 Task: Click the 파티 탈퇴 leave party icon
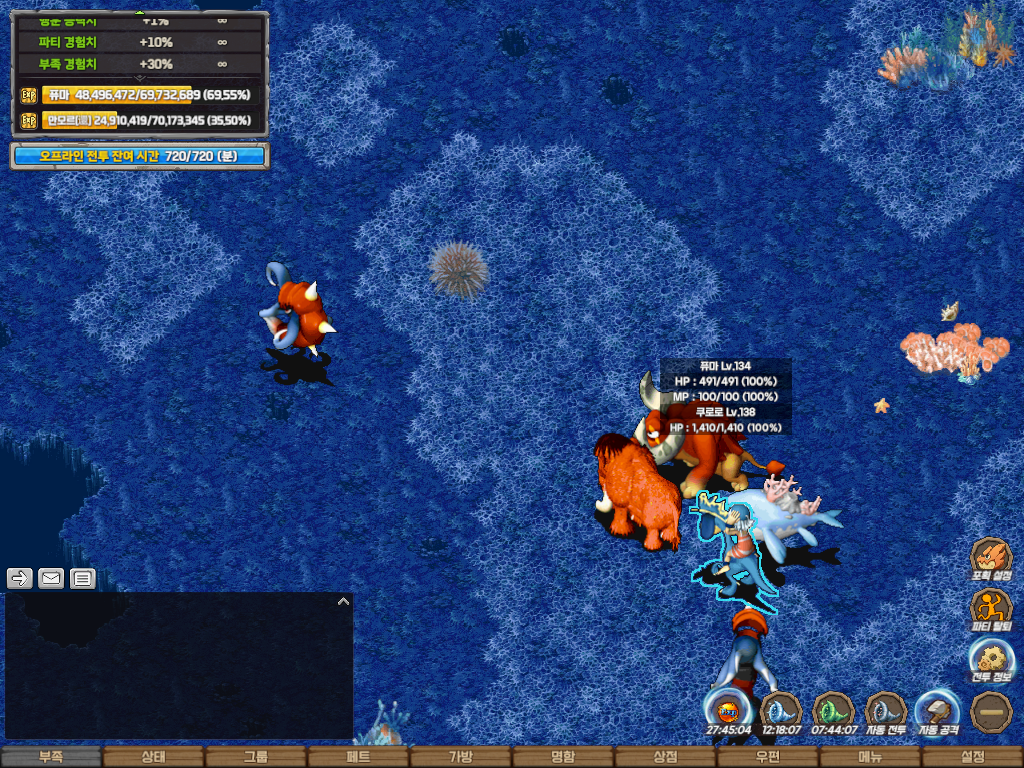pos(991,608)
